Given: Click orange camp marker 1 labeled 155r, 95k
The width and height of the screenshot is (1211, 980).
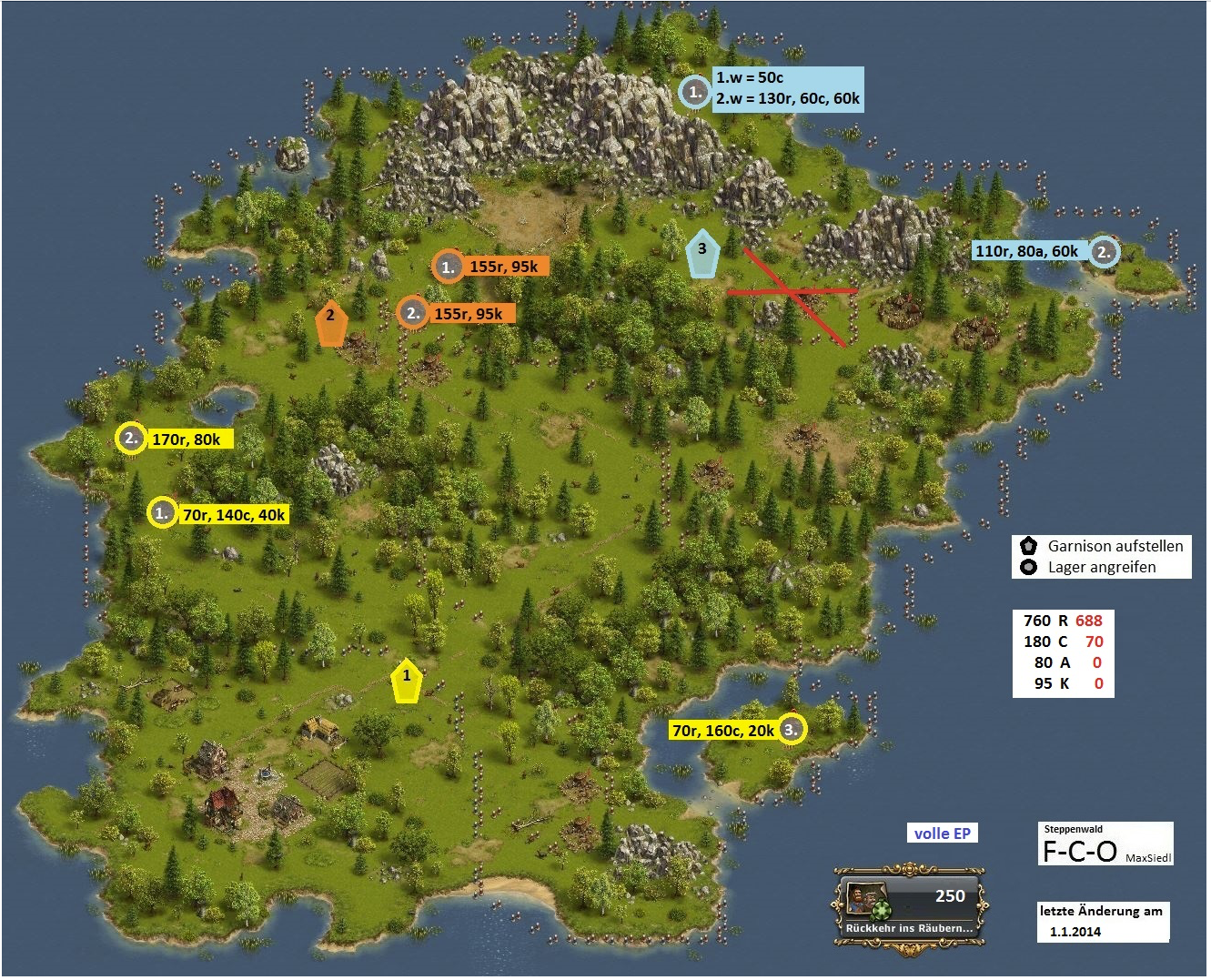Looking at the screenshot, I should tap(448, 267).
